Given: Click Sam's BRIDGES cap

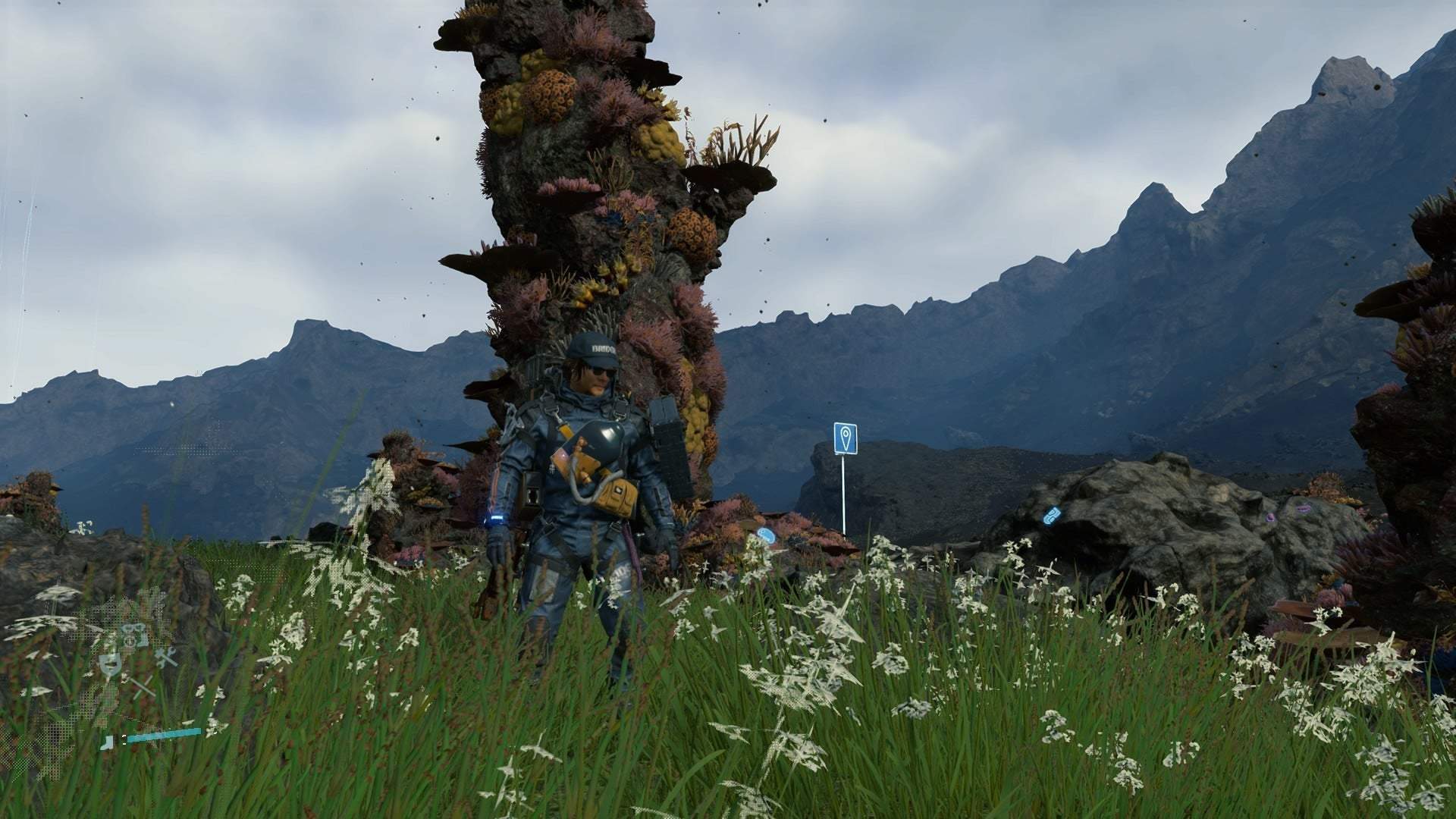Looking at the screenshot, I should [x=595, y=350].
